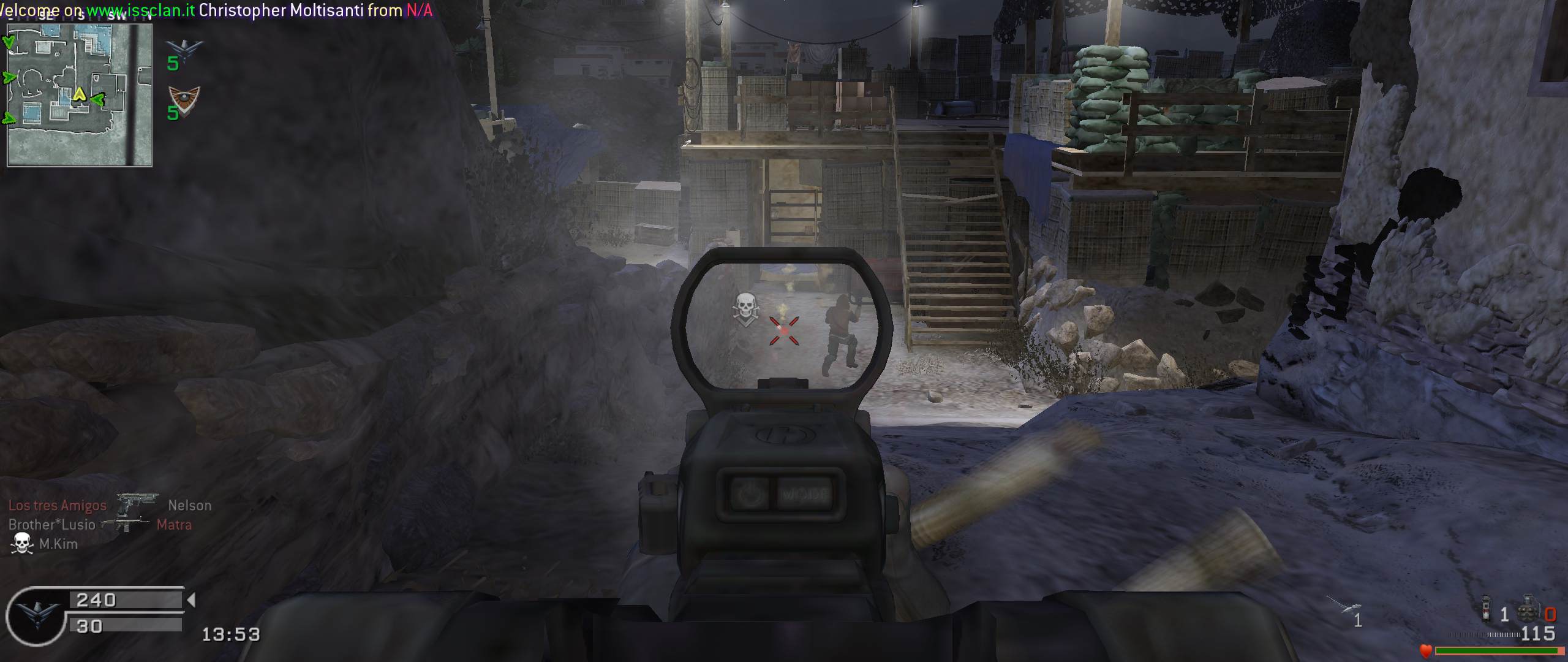Click the winged friendly team emblem

click(184, 49)
